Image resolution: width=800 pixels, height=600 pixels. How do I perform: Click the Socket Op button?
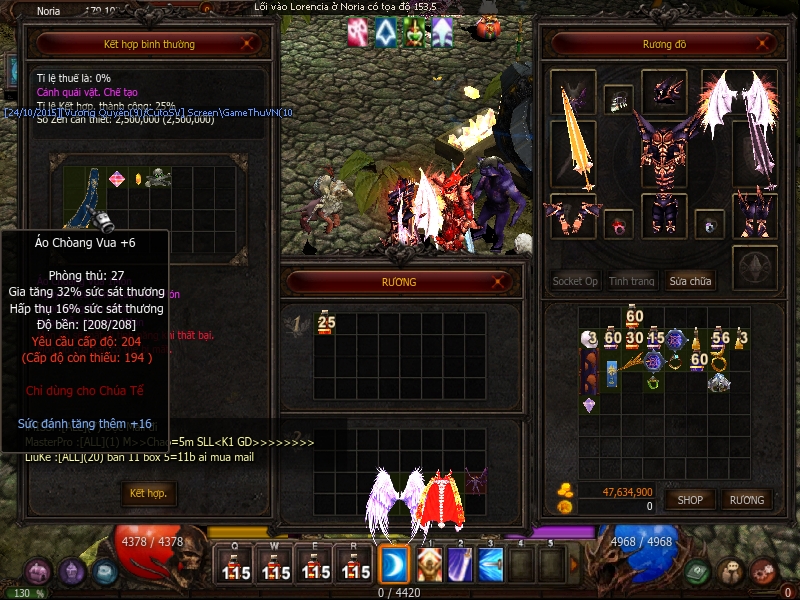point(575,281)
